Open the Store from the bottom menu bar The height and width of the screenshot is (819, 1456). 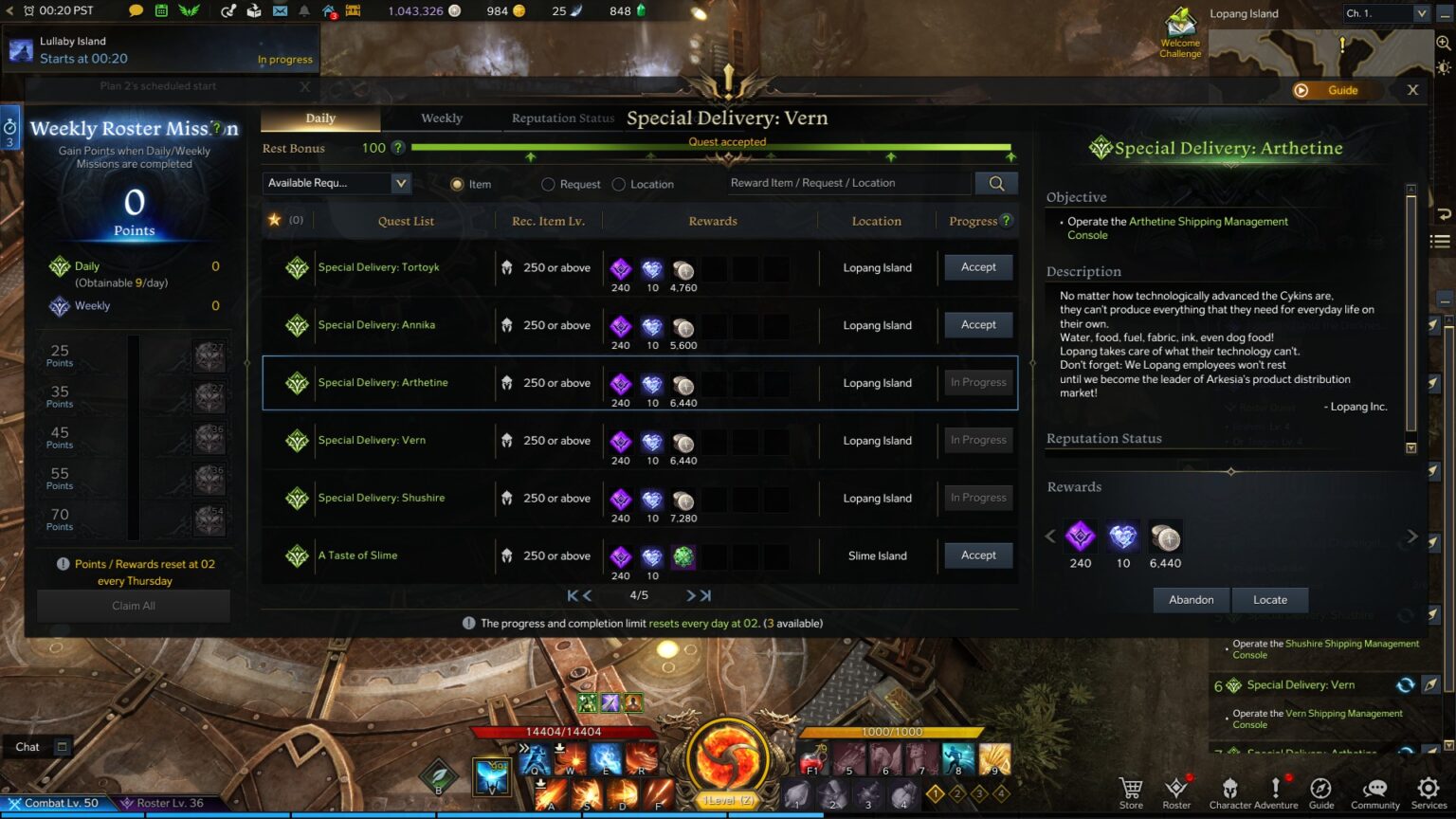tap(1130, 789)
